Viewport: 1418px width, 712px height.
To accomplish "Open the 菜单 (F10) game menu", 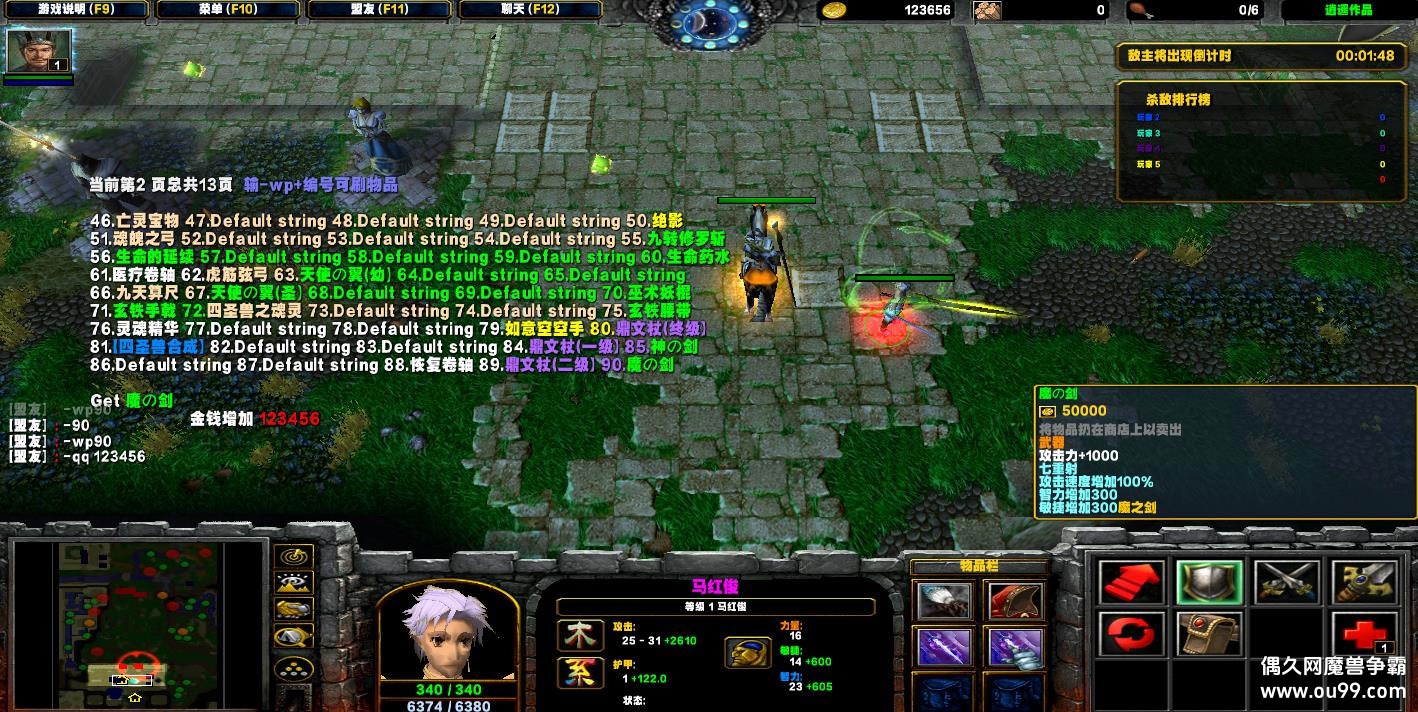I will [x=228, y=10].
